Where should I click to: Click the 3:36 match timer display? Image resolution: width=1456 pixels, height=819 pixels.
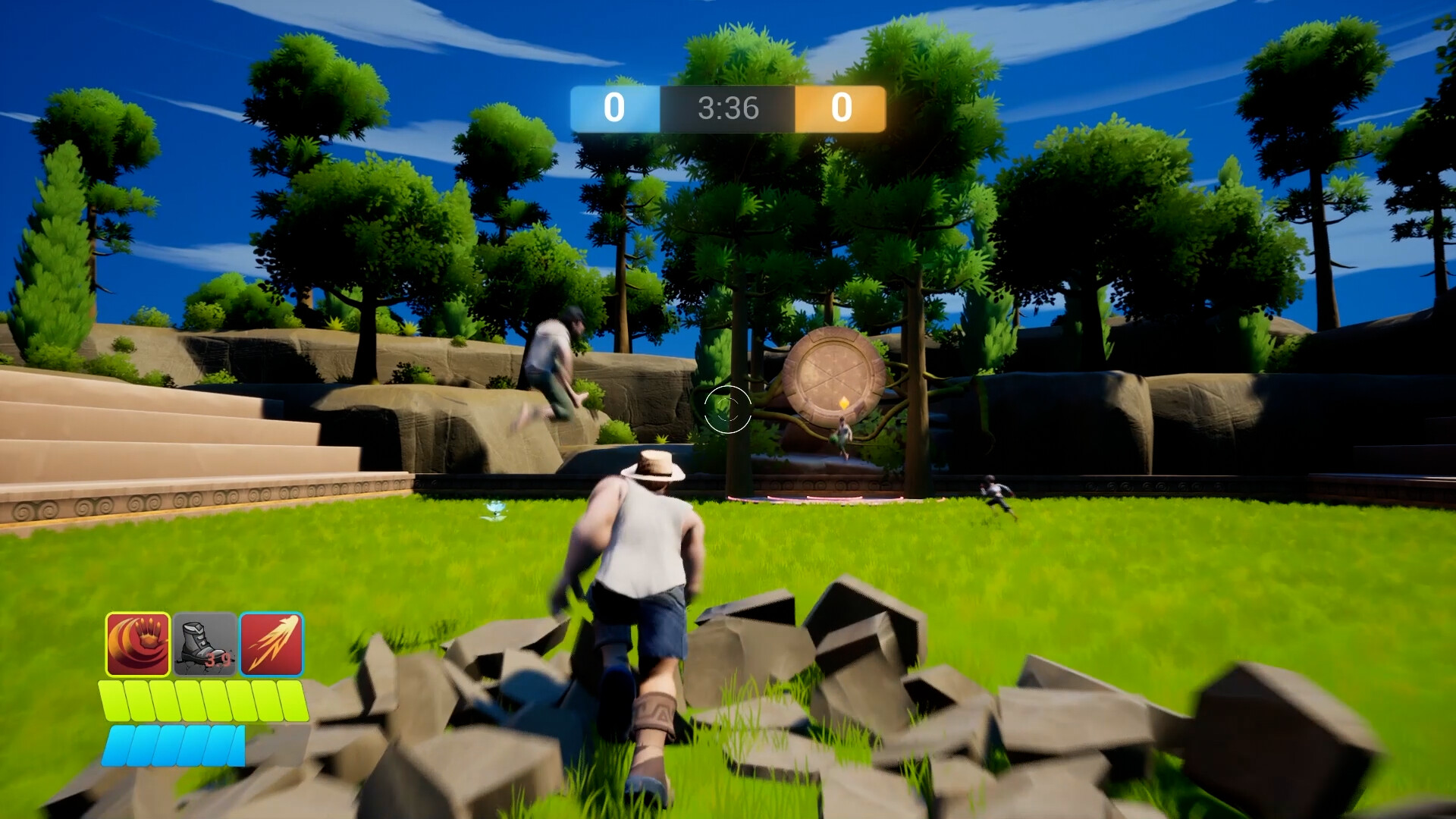tap(728, 108)
